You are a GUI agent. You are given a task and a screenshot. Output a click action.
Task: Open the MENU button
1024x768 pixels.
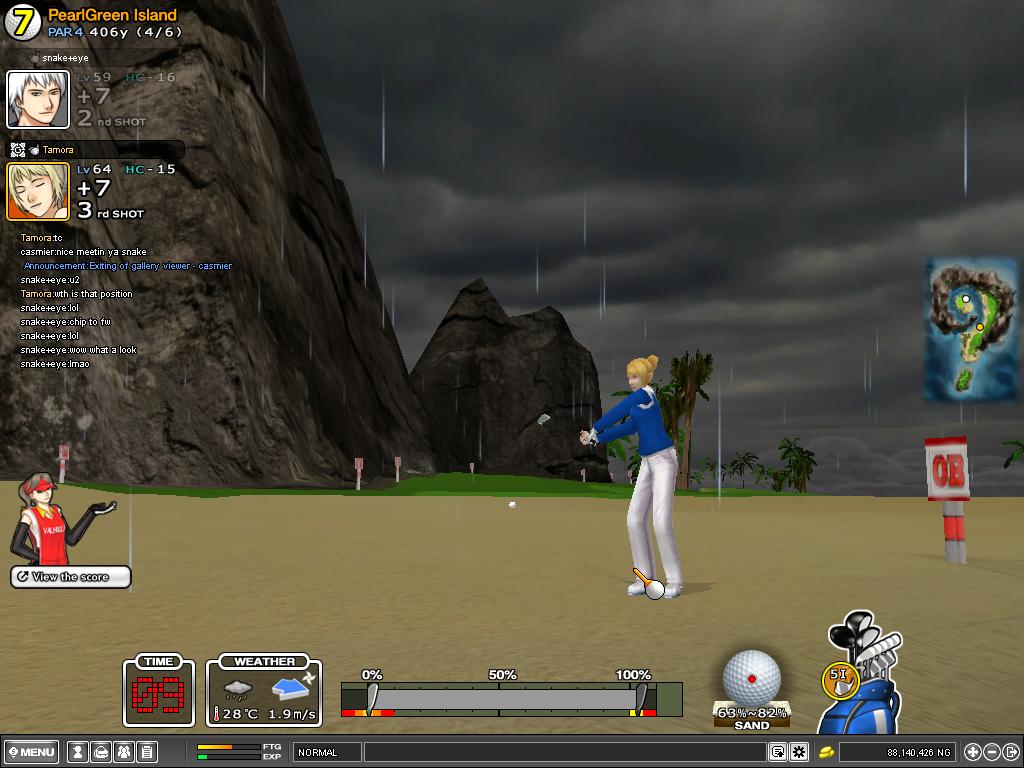[x=32, y=752]
